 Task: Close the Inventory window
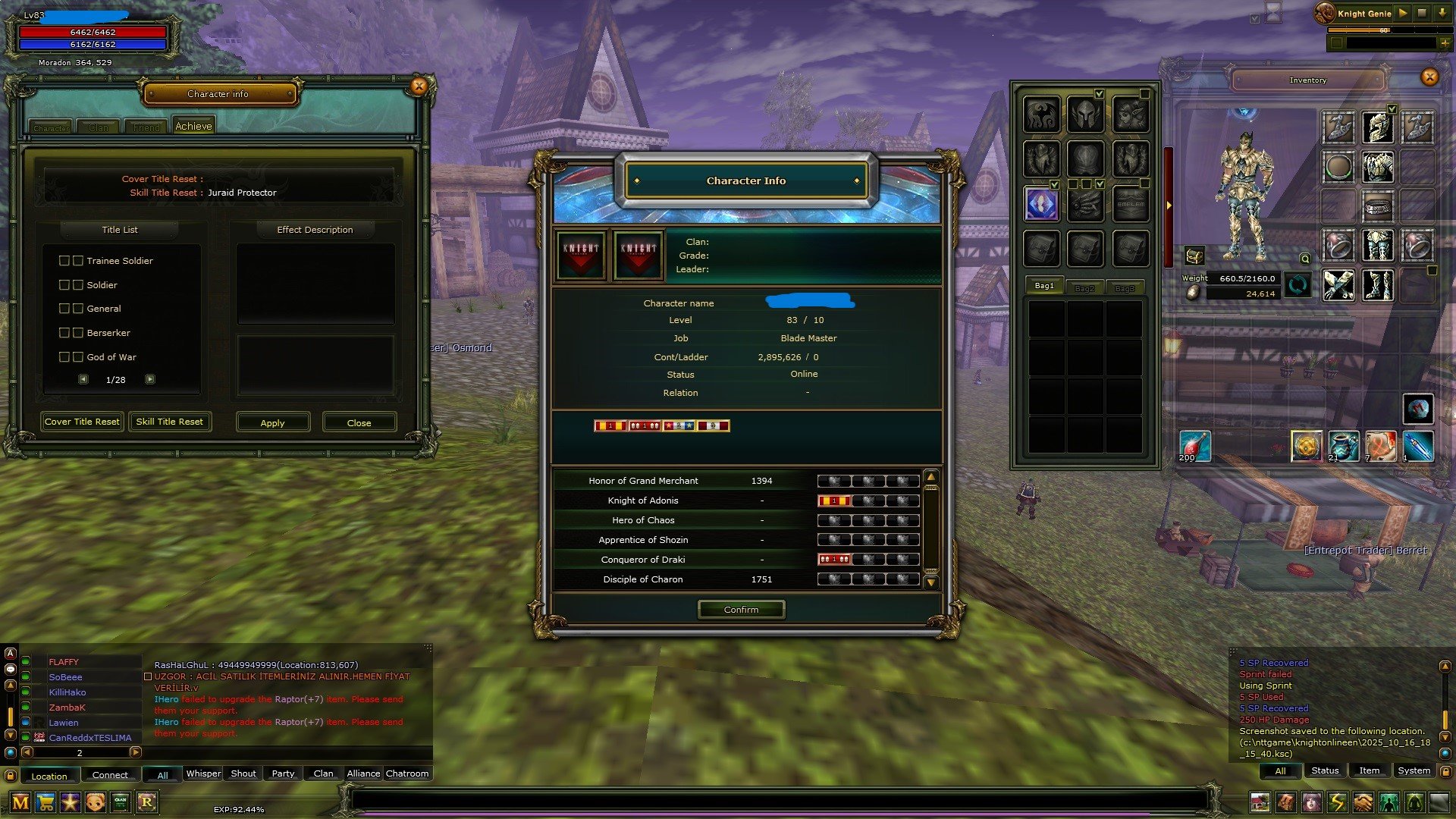pyautogui.click(x=1429, y=77)
